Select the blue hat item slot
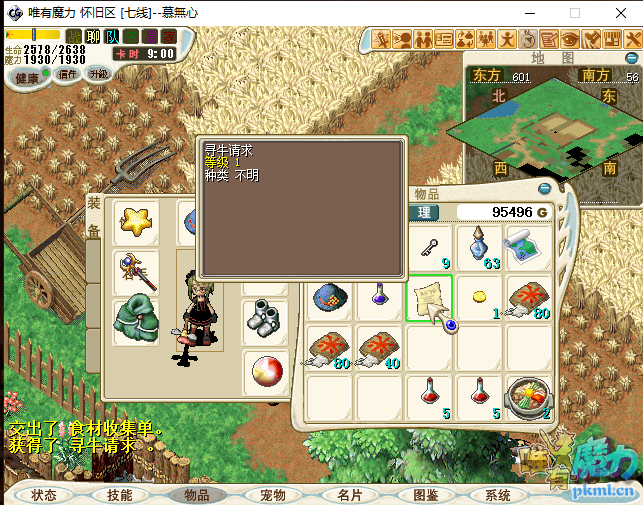This screenshot has width=643, height=505. 330,299
